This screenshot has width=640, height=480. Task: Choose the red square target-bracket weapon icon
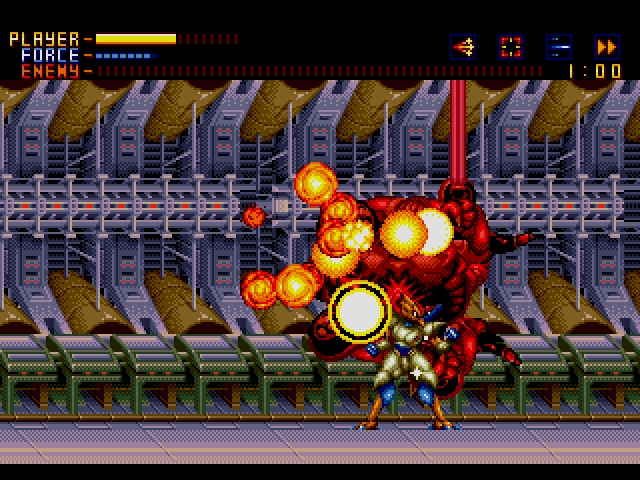511,46
